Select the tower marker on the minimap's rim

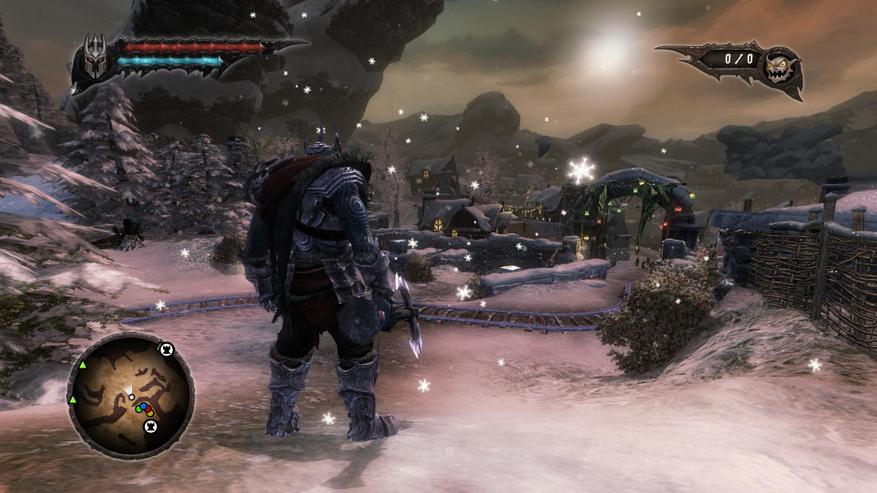tap(166, 349)
